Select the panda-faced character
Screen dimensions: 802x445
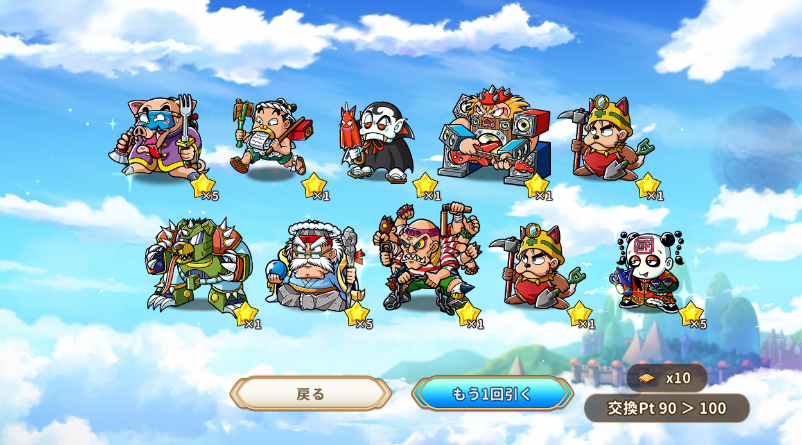649,270
